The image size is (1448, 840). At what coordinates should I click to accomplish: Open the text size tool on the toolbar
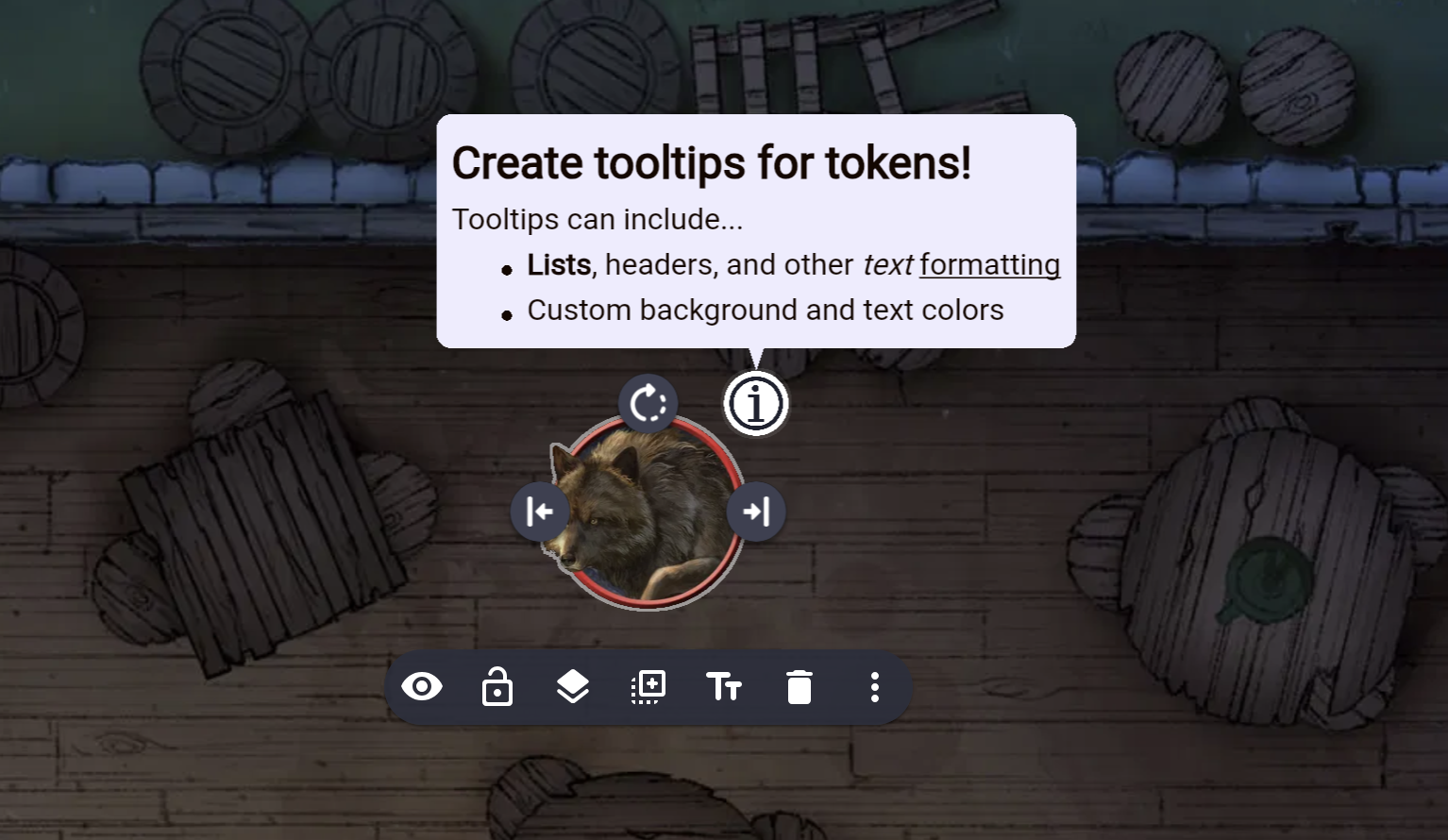point(724,687)
